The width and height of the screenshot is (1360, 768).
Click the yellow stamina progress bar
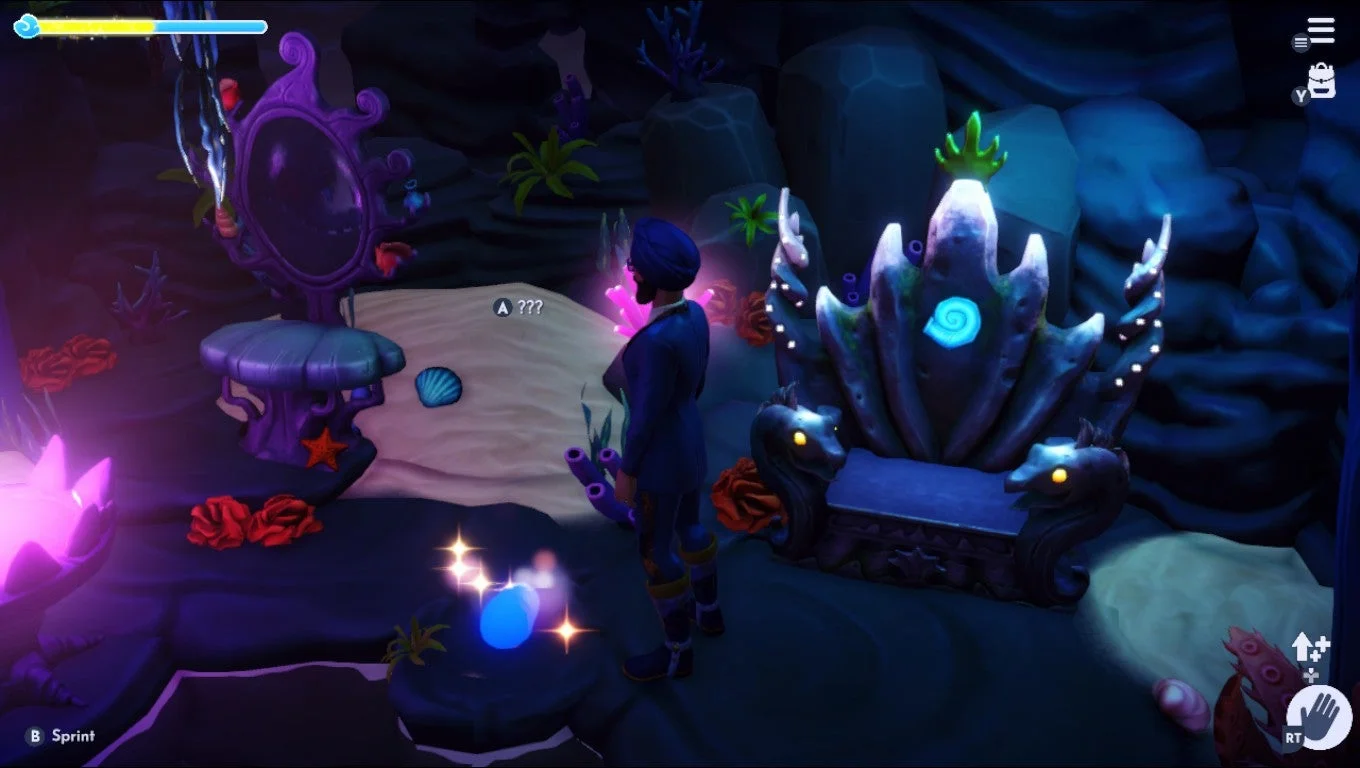pos(95,26)
